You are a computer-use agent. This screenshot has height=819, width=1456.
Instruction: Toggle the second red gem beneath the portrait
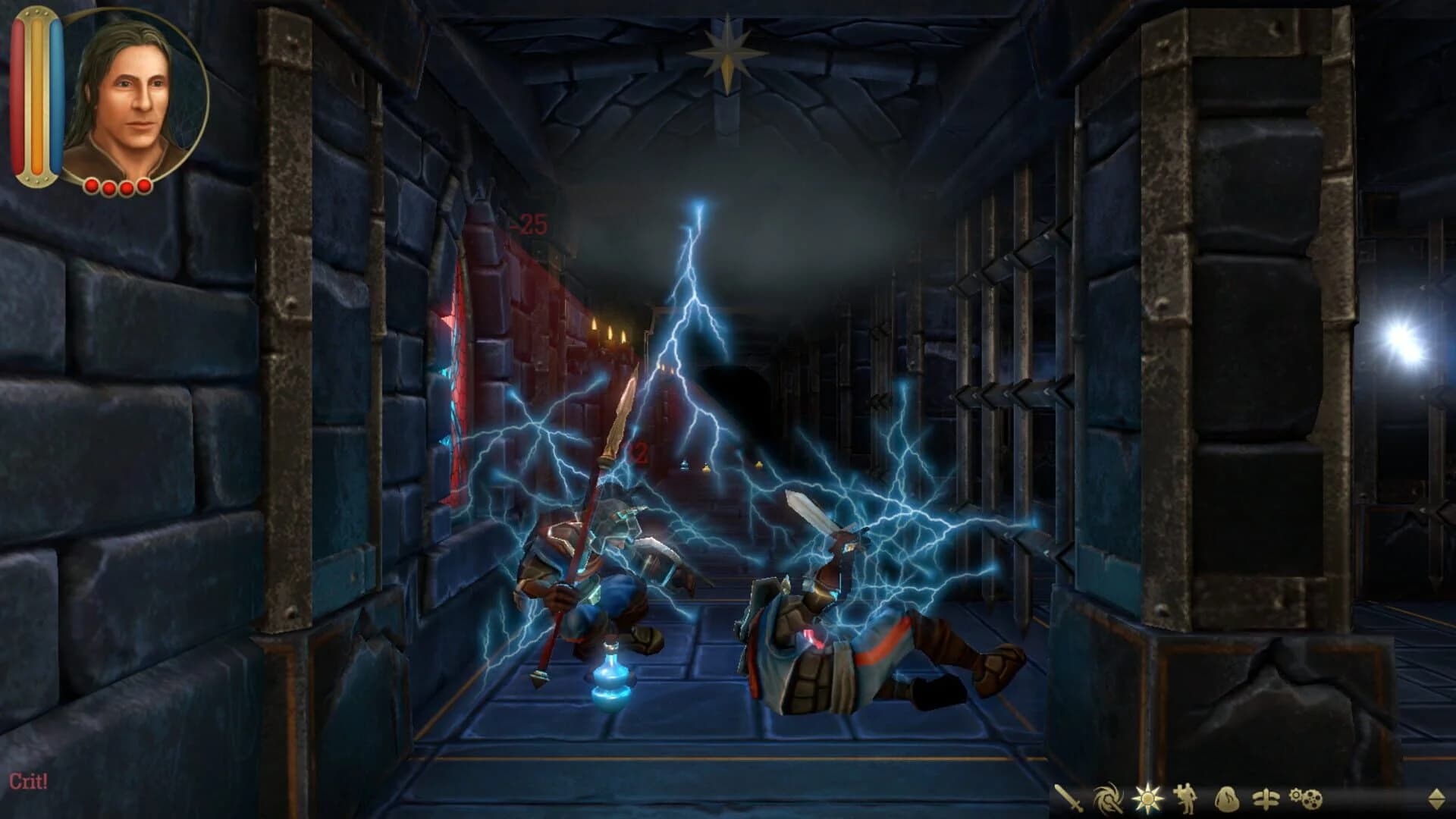click(108, 187)
